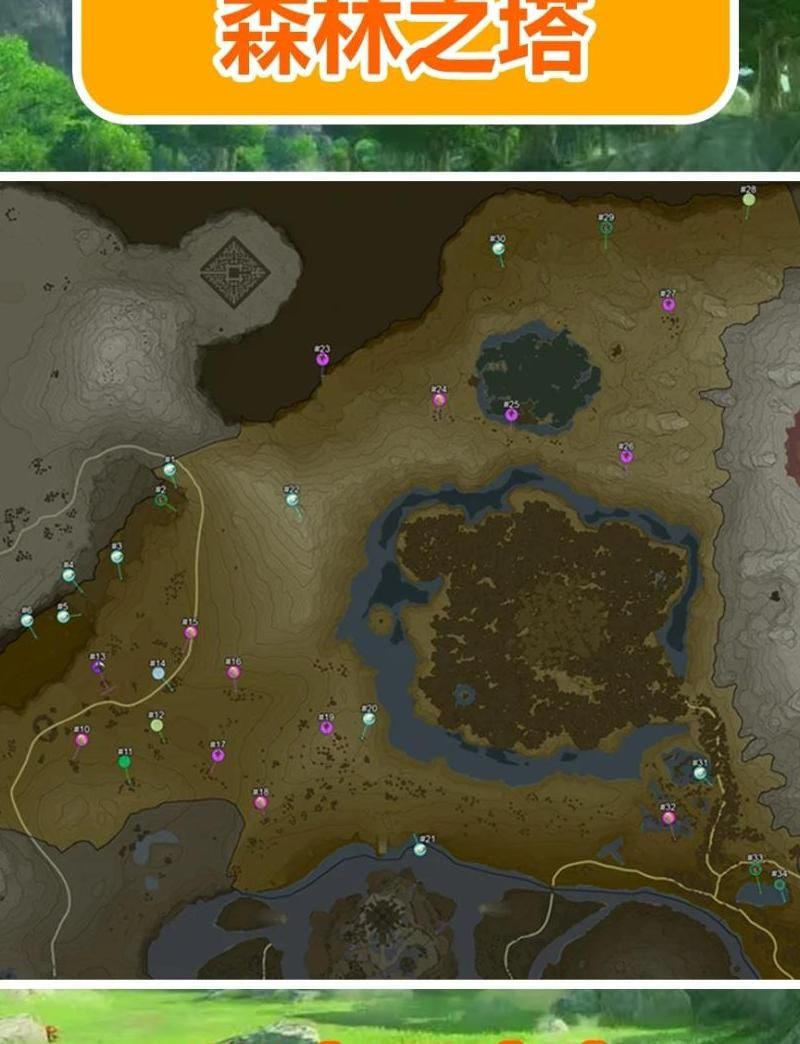Image resolution: width=800 pixels, height=1044 pixels.
Task: Click map marker #32
Action: [668, 816]
